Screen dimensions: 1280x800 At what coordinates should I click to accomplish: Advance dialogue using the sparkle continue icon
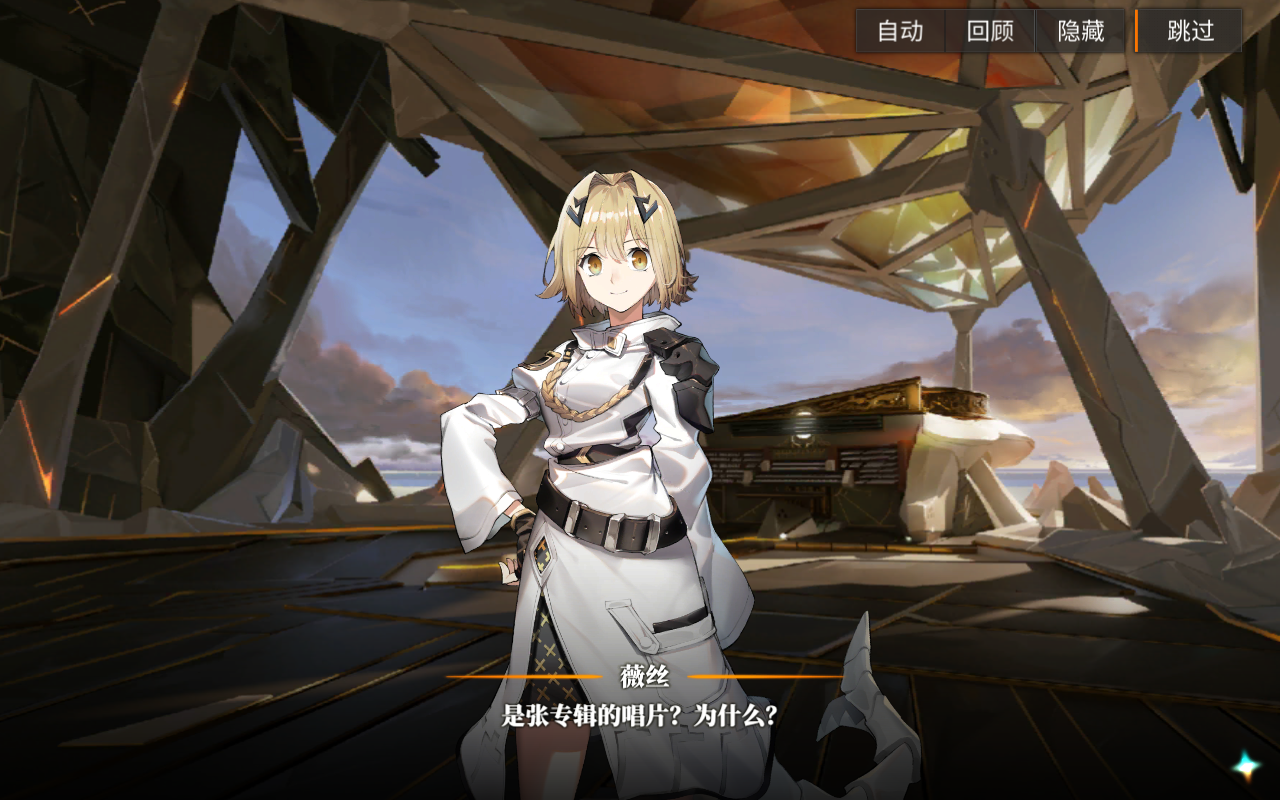click(1246, 766)
